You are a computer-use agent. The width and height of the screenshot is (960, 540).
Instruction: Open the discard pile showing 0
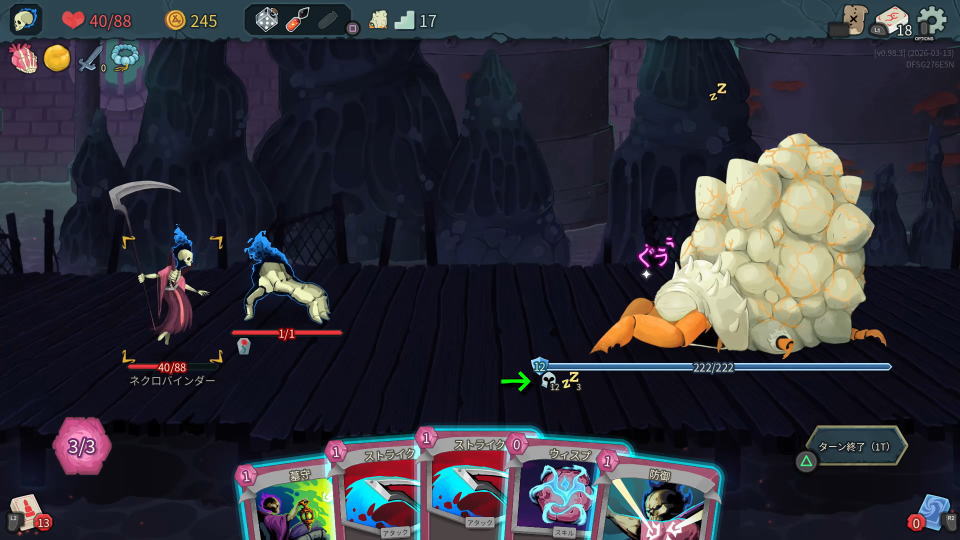click(934, 512)
